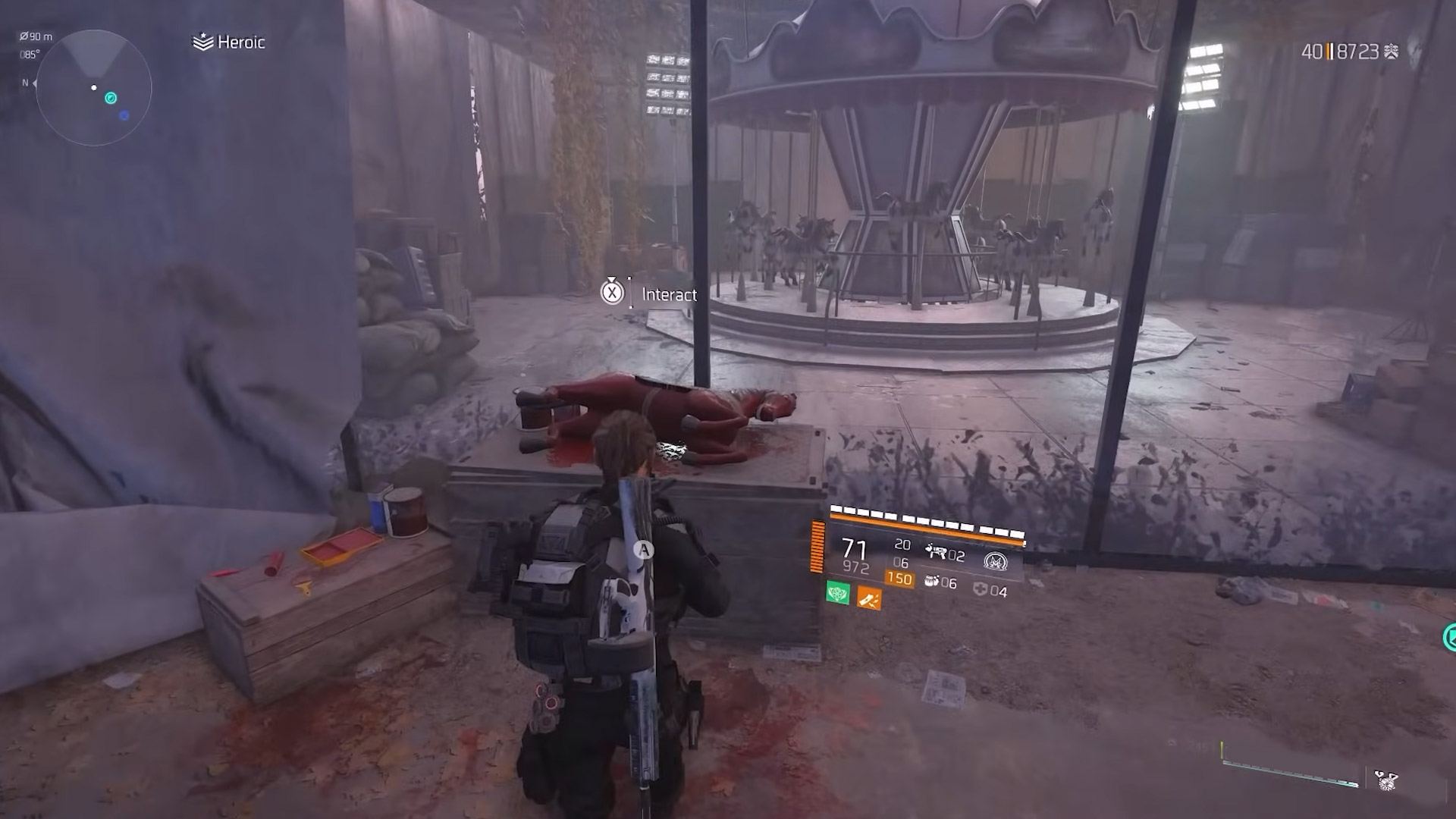Use the grenade icon

point(932,582)
